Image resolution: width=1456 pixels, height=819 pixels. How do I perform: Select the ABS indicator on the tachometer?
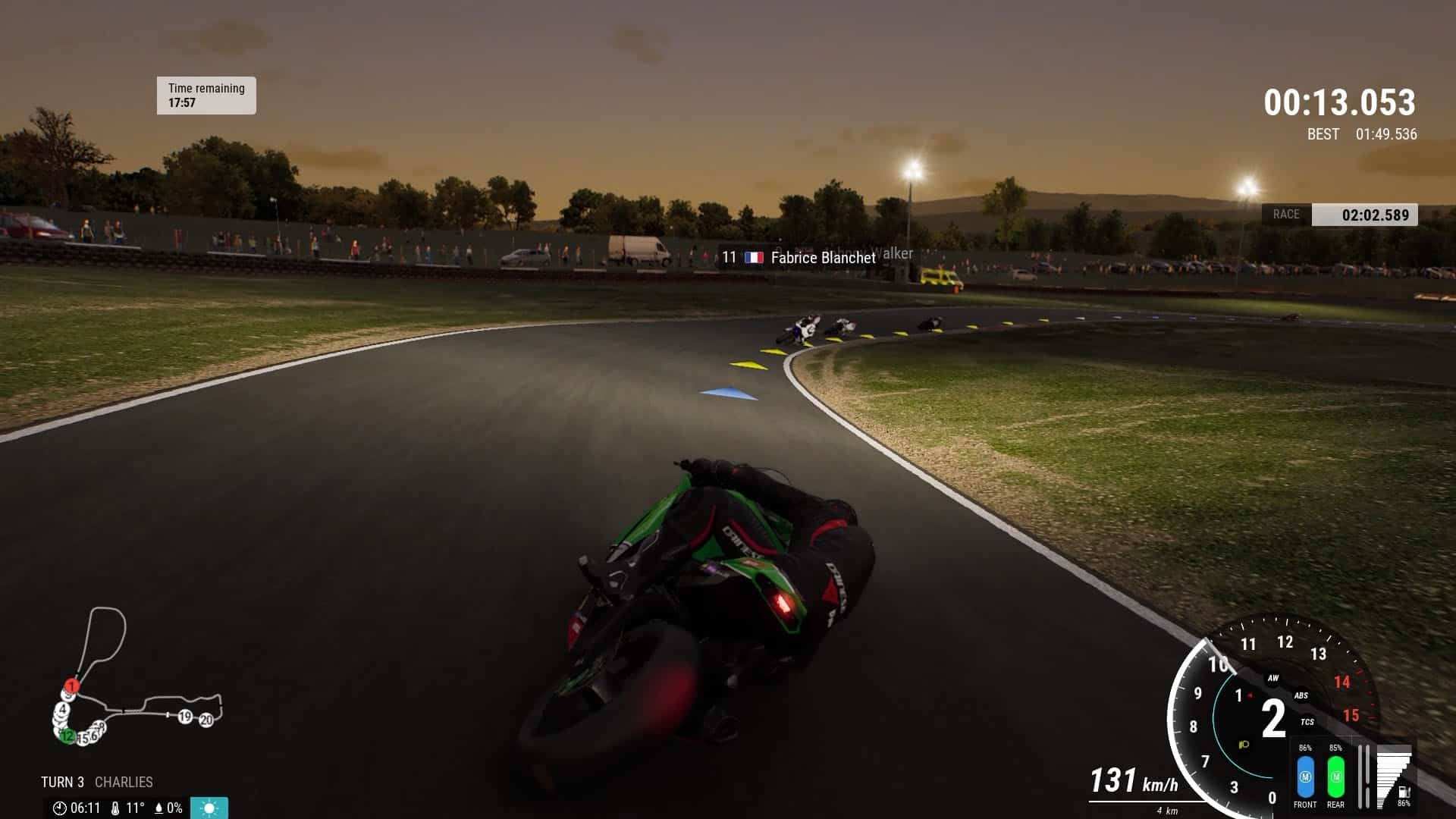coord(1301,695)
